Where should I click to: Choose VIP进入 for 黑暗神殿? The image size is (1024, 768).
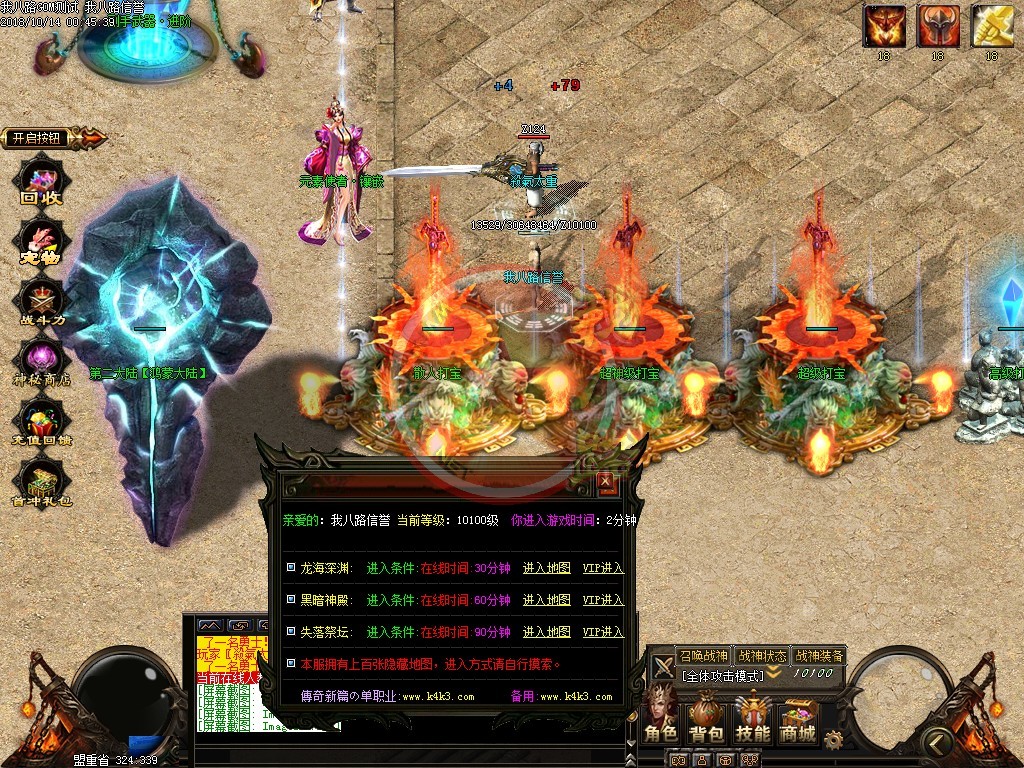click(603, 600)
